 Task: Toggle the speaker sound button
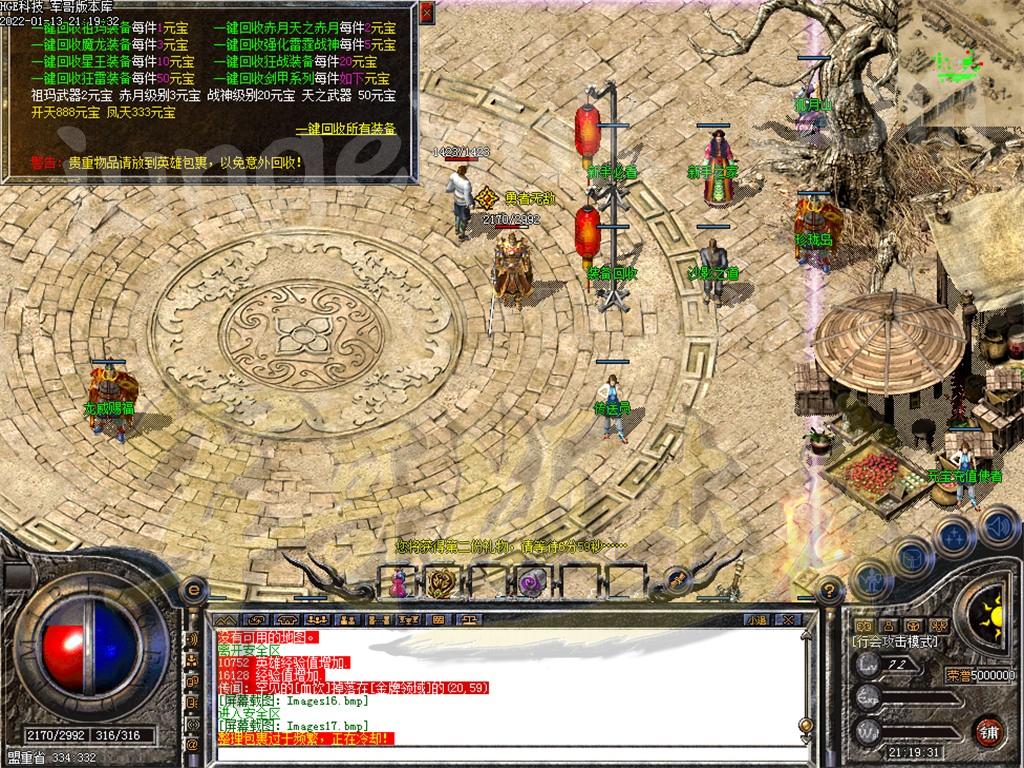(x=997, y=524)
